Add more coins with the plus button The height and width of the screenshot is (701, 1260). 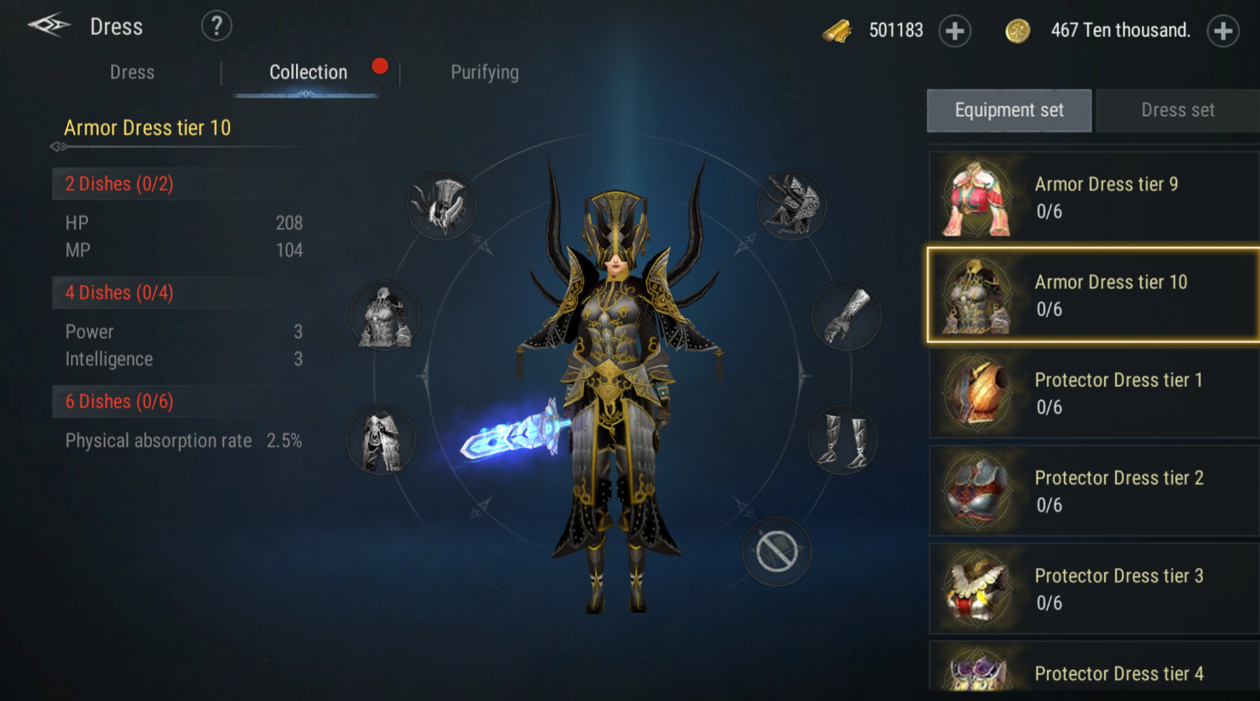tap(1223, 31)
